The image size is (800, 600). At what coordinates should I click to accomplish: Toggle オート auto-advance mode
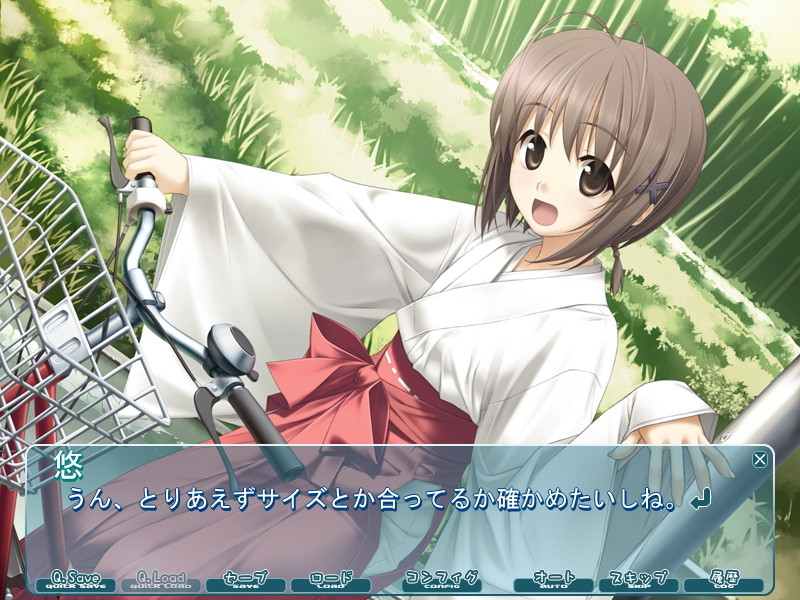tap(553, 581)
